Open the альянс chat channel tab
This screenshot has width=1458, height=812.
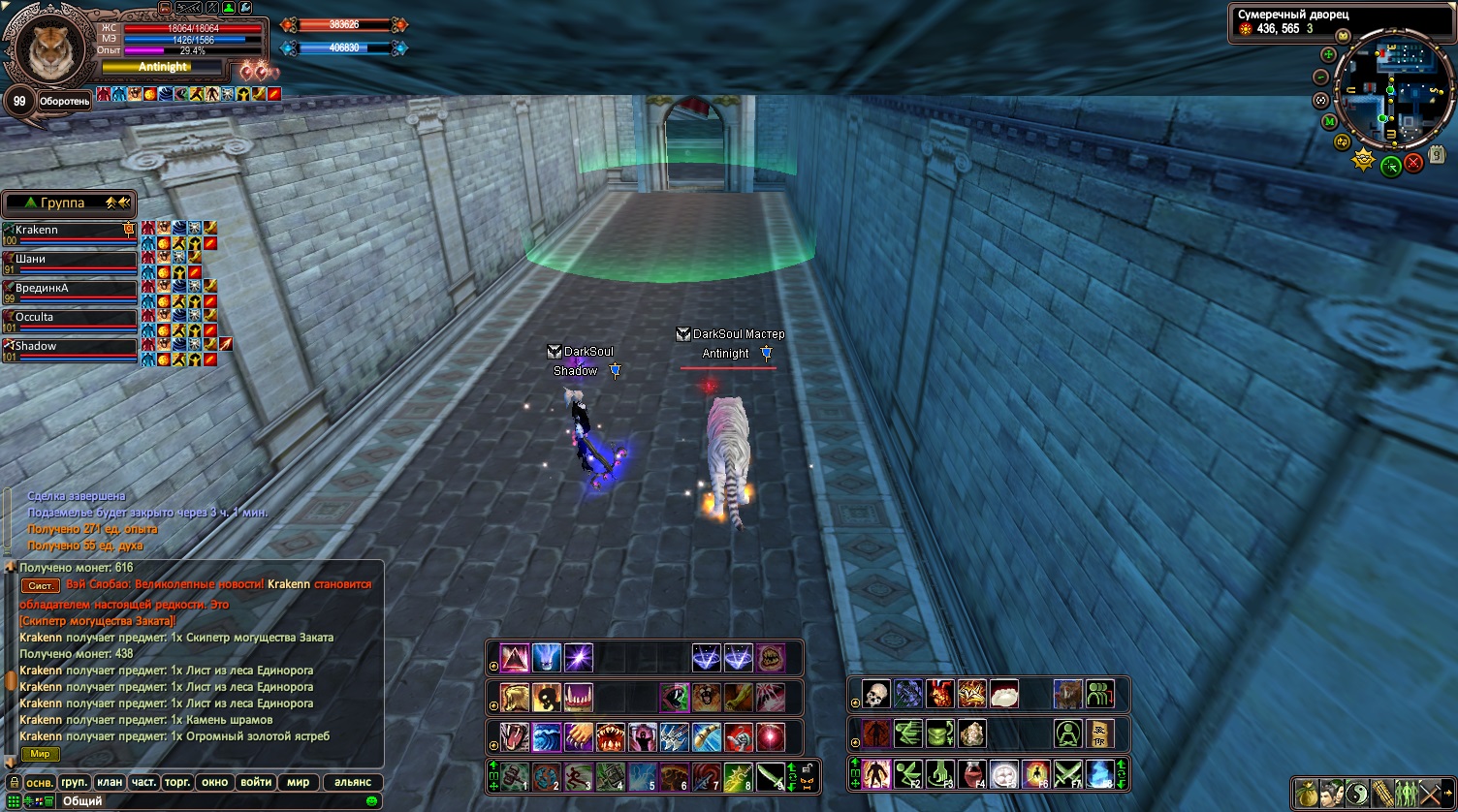coord(353,783)
